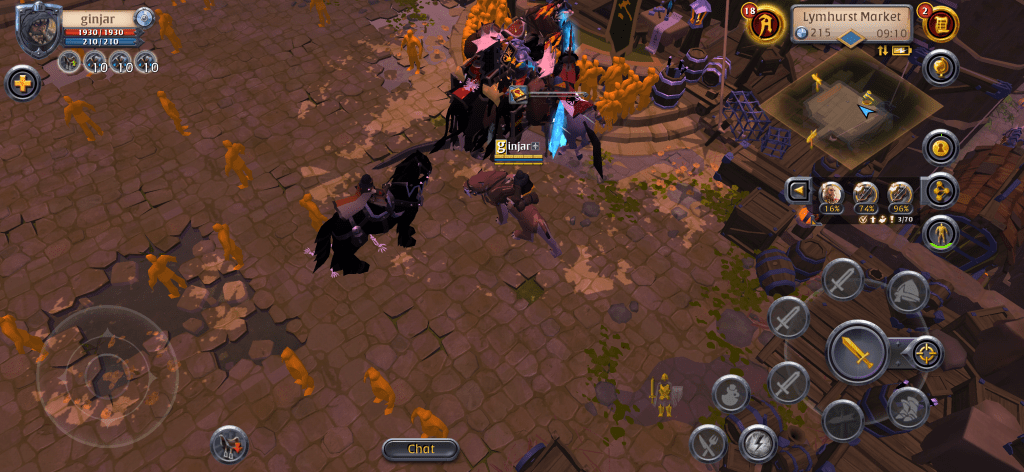This screenshot has height=472, width=1024.
Task: Use the gold sword main attack button
Action: (857, 352)
